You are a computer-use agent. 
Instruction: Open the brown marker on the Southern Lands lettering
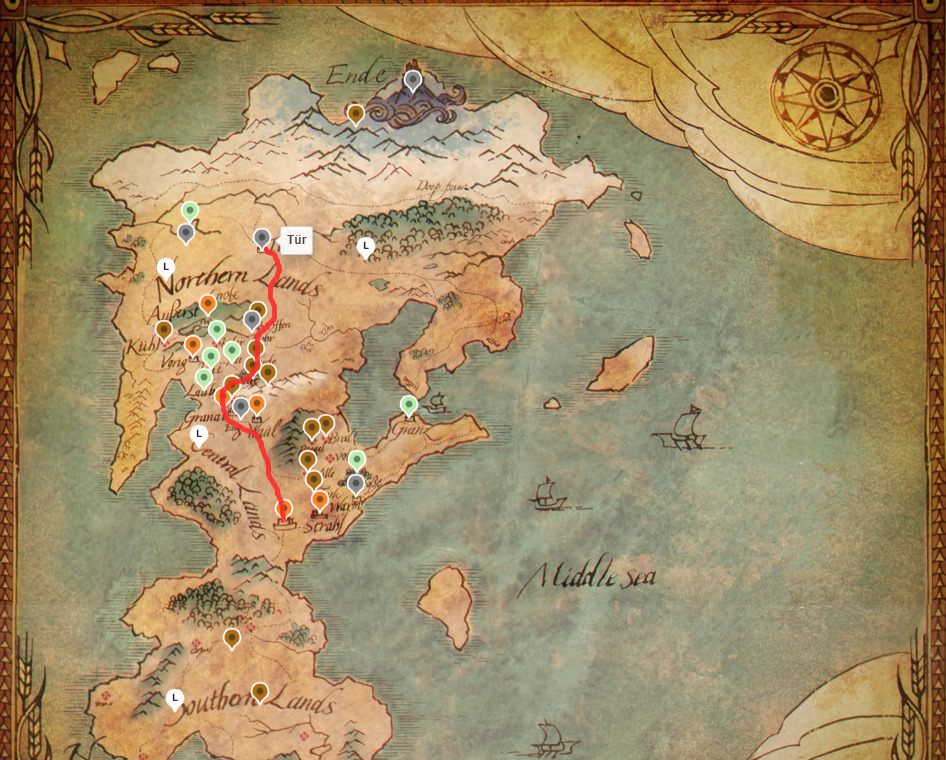coord(260,691)
